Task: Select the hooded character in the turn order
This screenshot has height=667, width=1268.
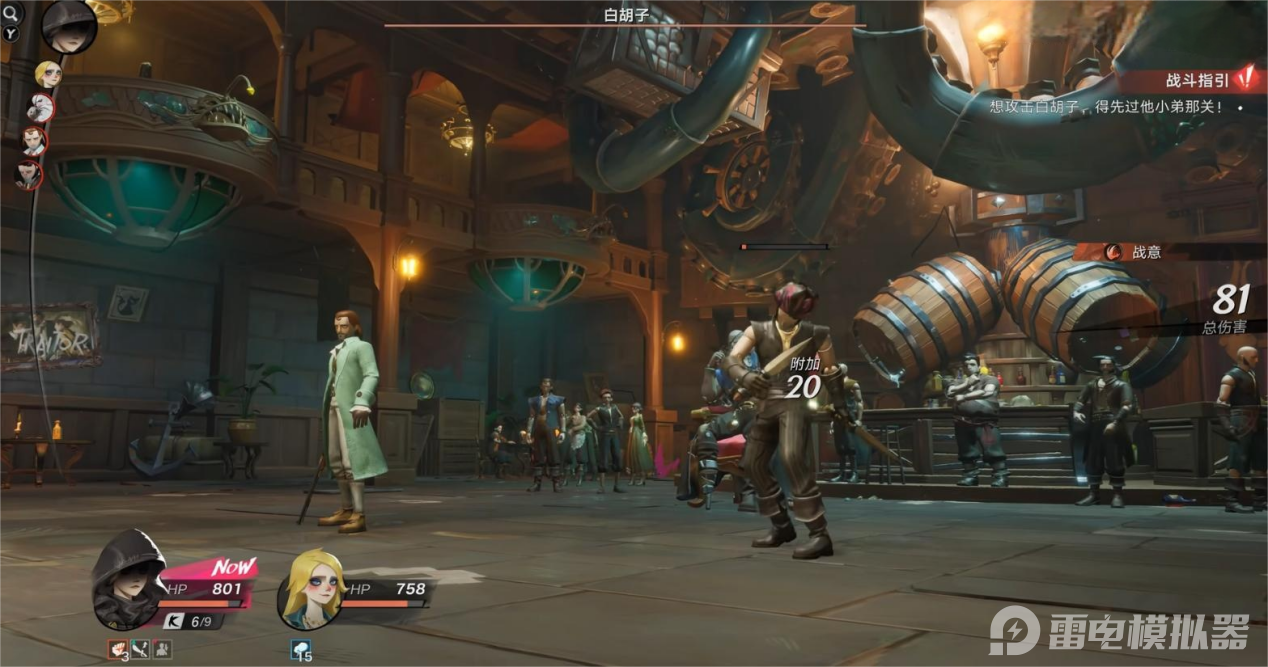Action: 69,27
